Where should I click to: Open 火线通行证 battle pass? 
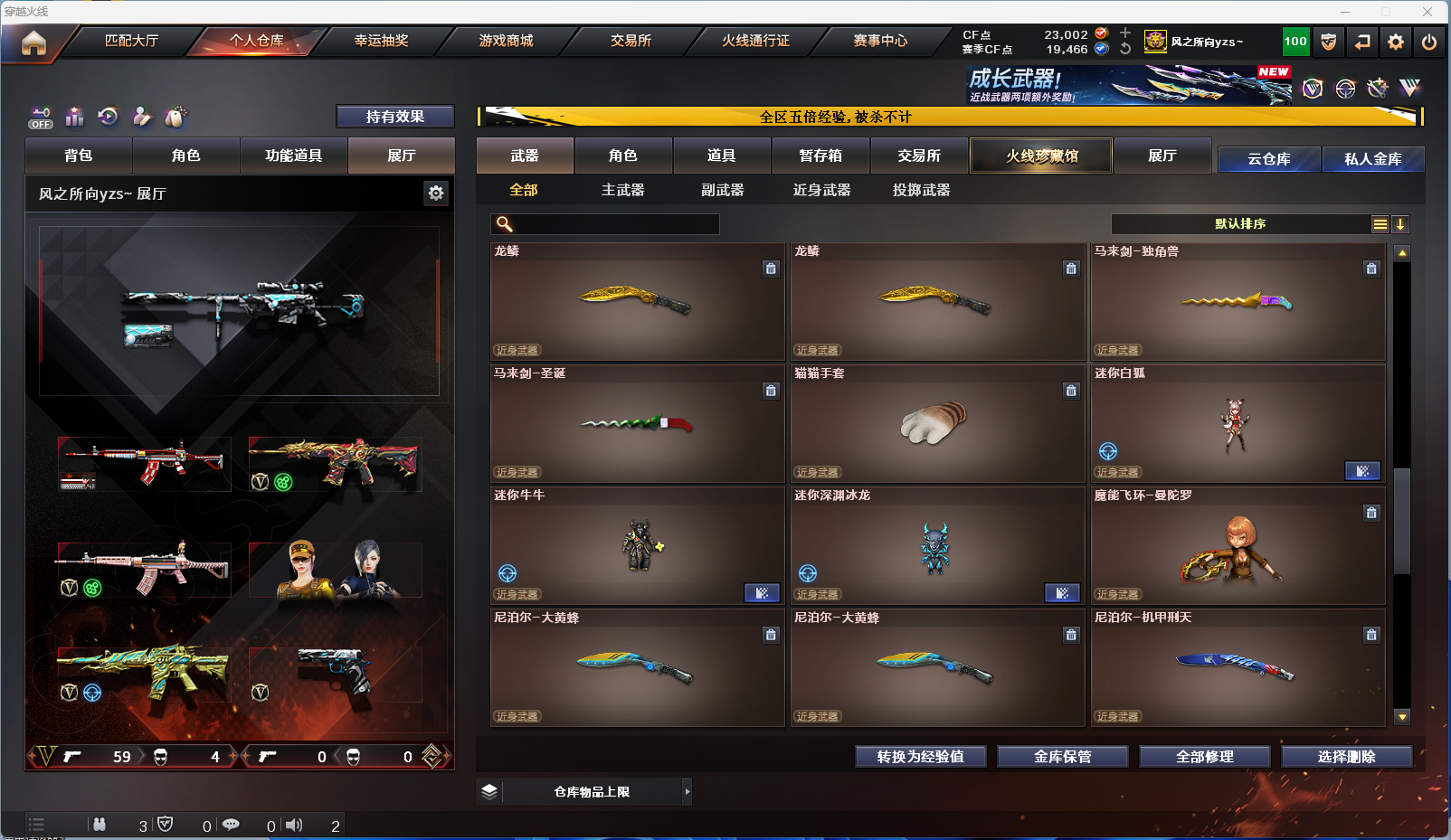point(755,41)
